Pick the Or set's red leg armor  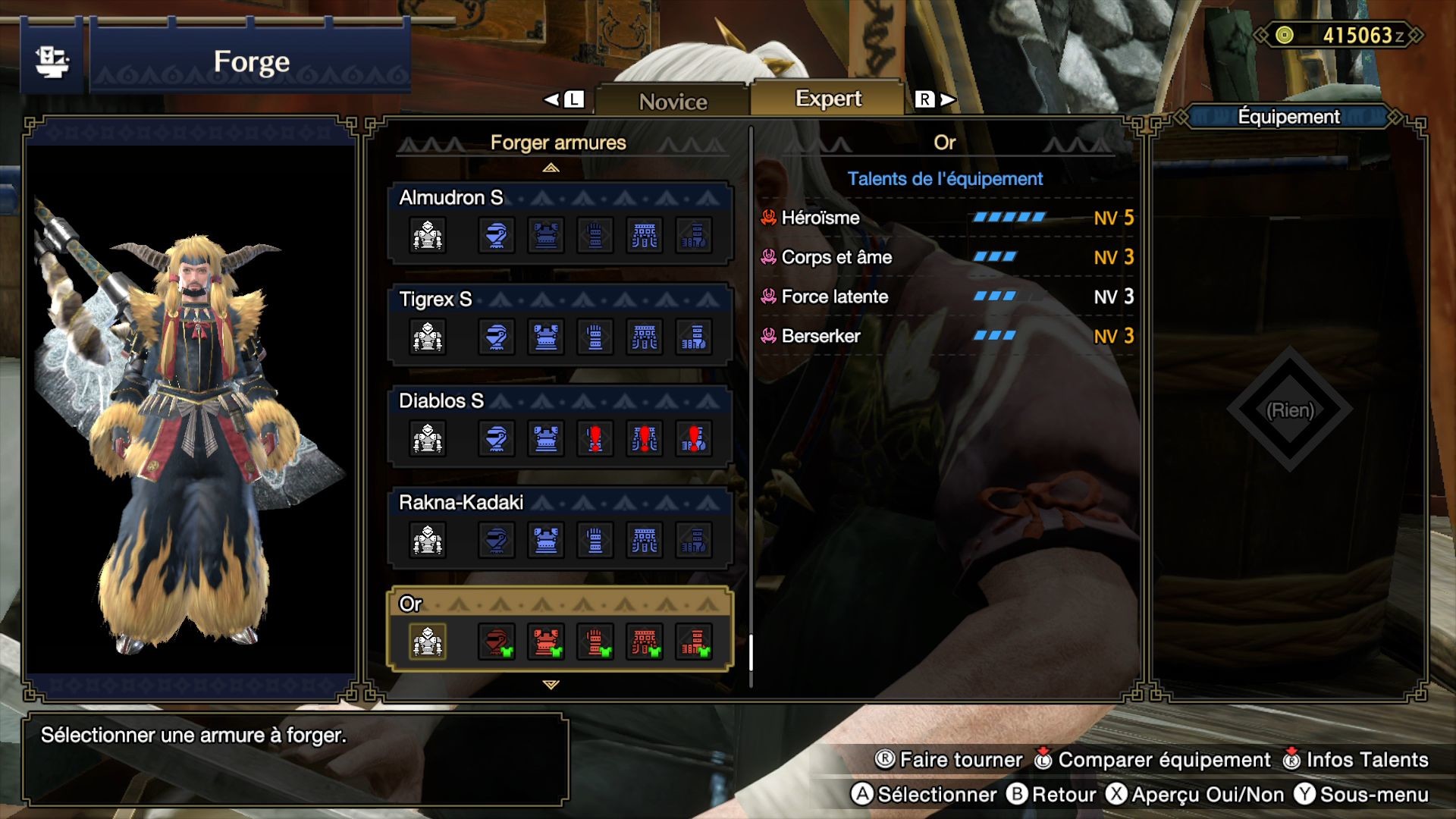pyautogui.click(x=694, y=642)
